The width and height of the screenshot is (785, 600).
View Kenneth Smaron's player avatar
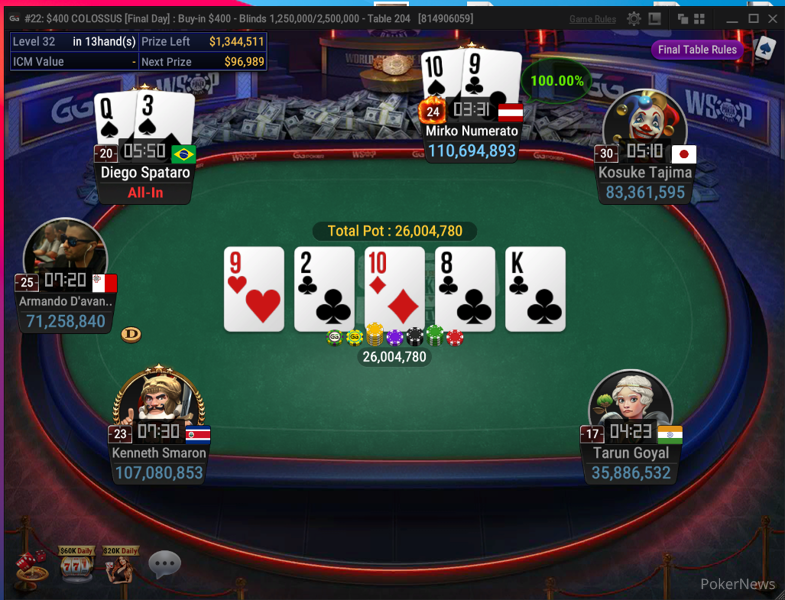[x=160, y=407]
